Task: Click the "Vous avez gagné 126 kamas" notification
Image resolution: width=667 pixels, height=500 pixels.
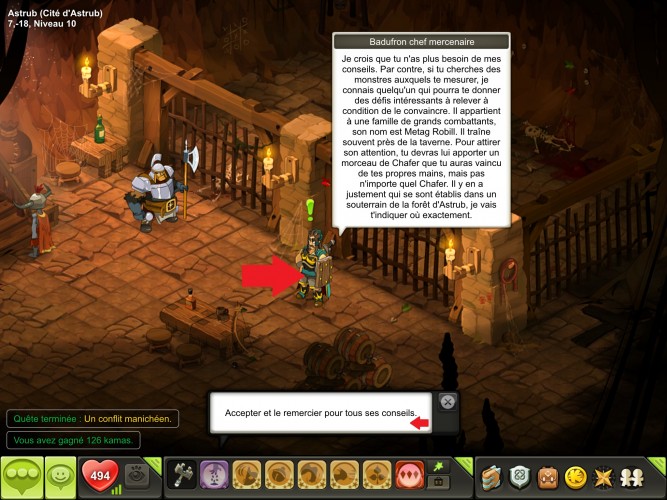Action: [74, 440]
